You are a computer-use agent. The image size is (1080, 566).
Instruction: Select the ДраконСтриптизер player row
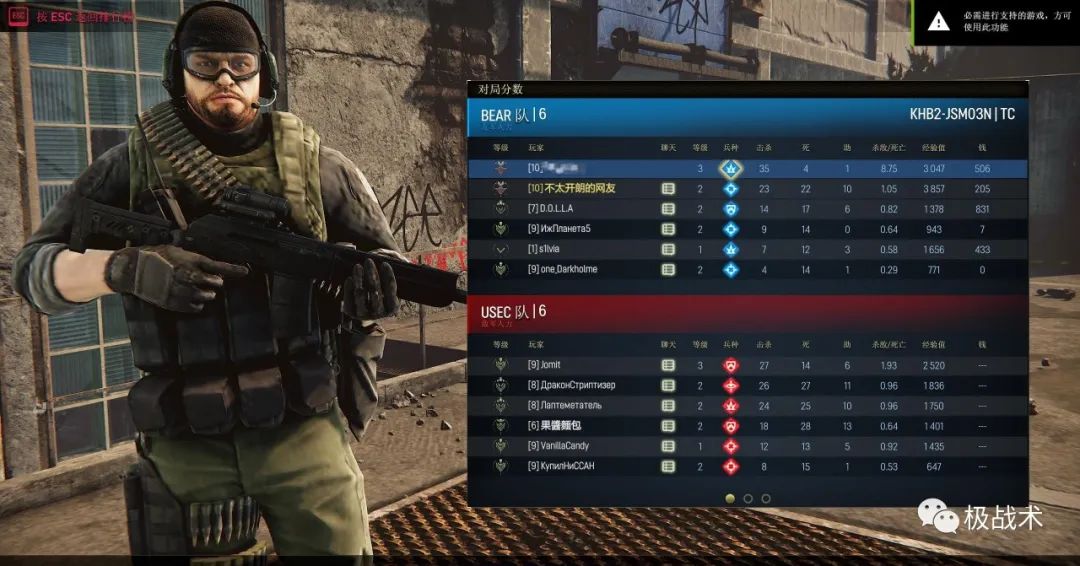tap(578, 385)
